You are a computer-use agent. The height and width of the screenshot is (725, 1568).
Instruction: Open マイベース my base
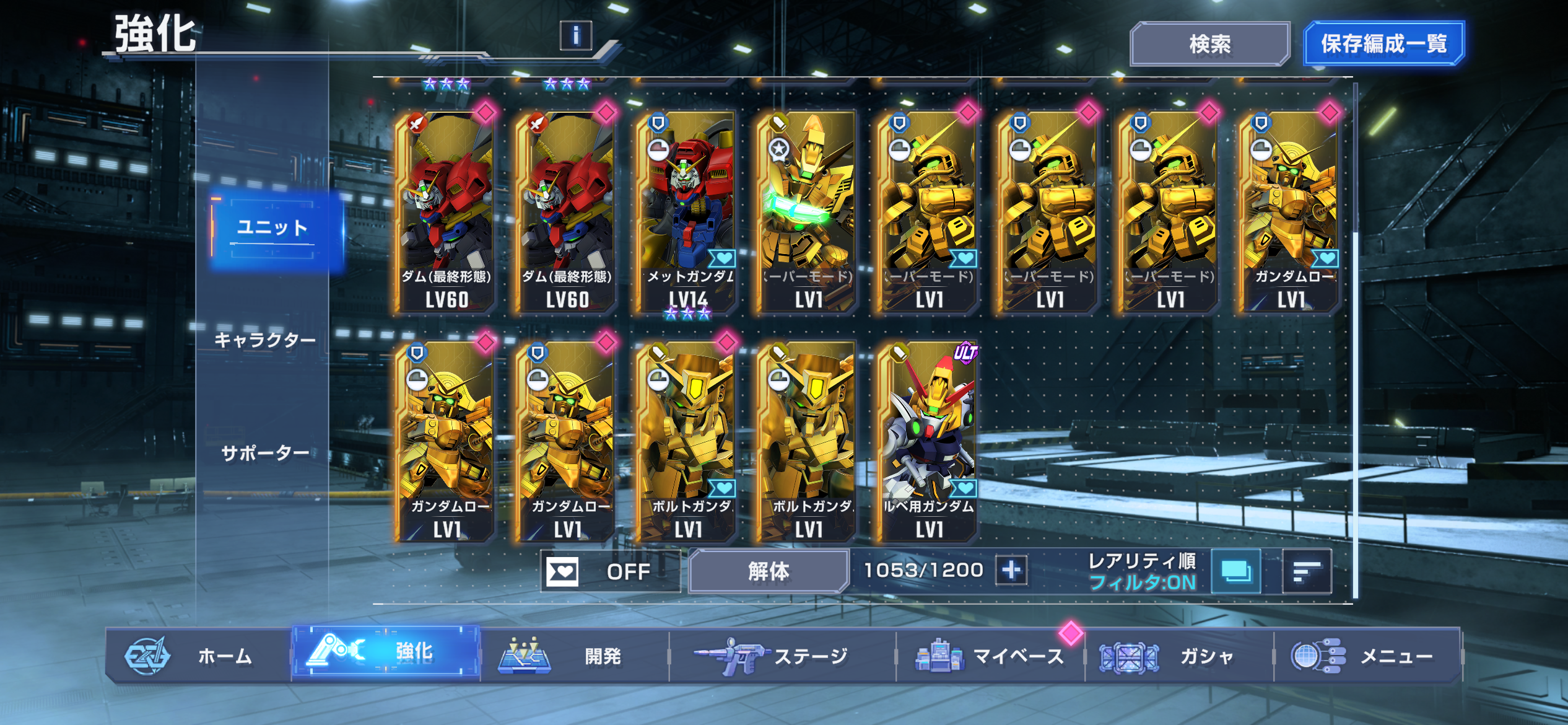[990, 656]
